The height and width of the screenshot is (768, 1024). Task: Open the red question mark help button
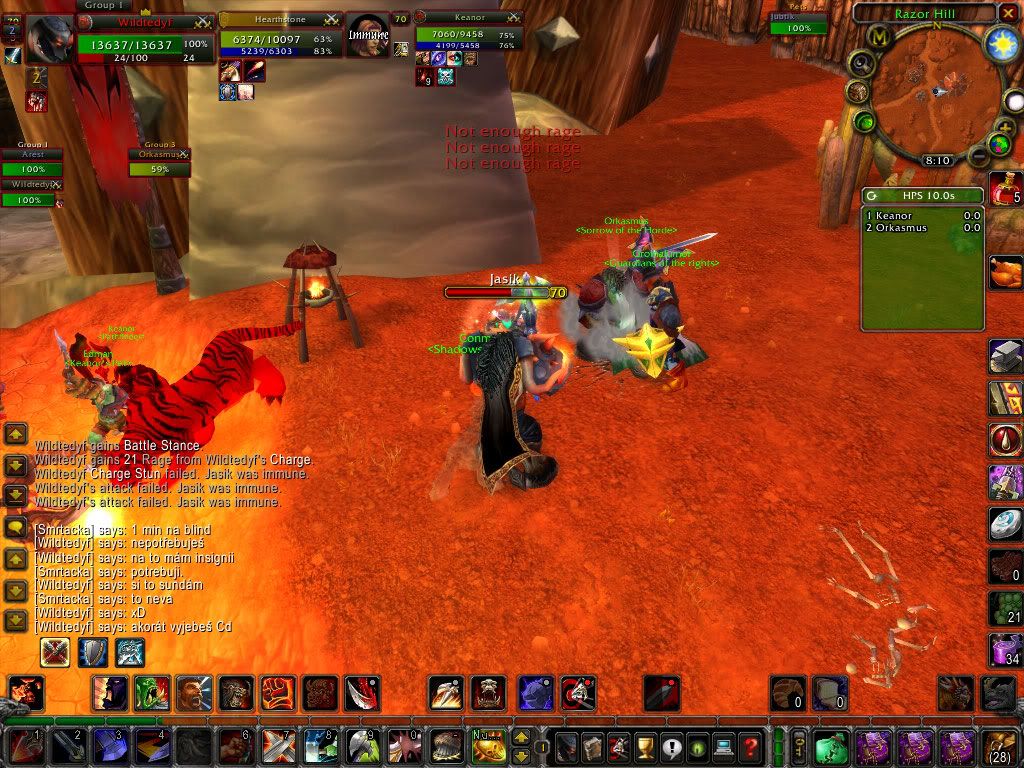pyautogui.click(x=750, y=747)
